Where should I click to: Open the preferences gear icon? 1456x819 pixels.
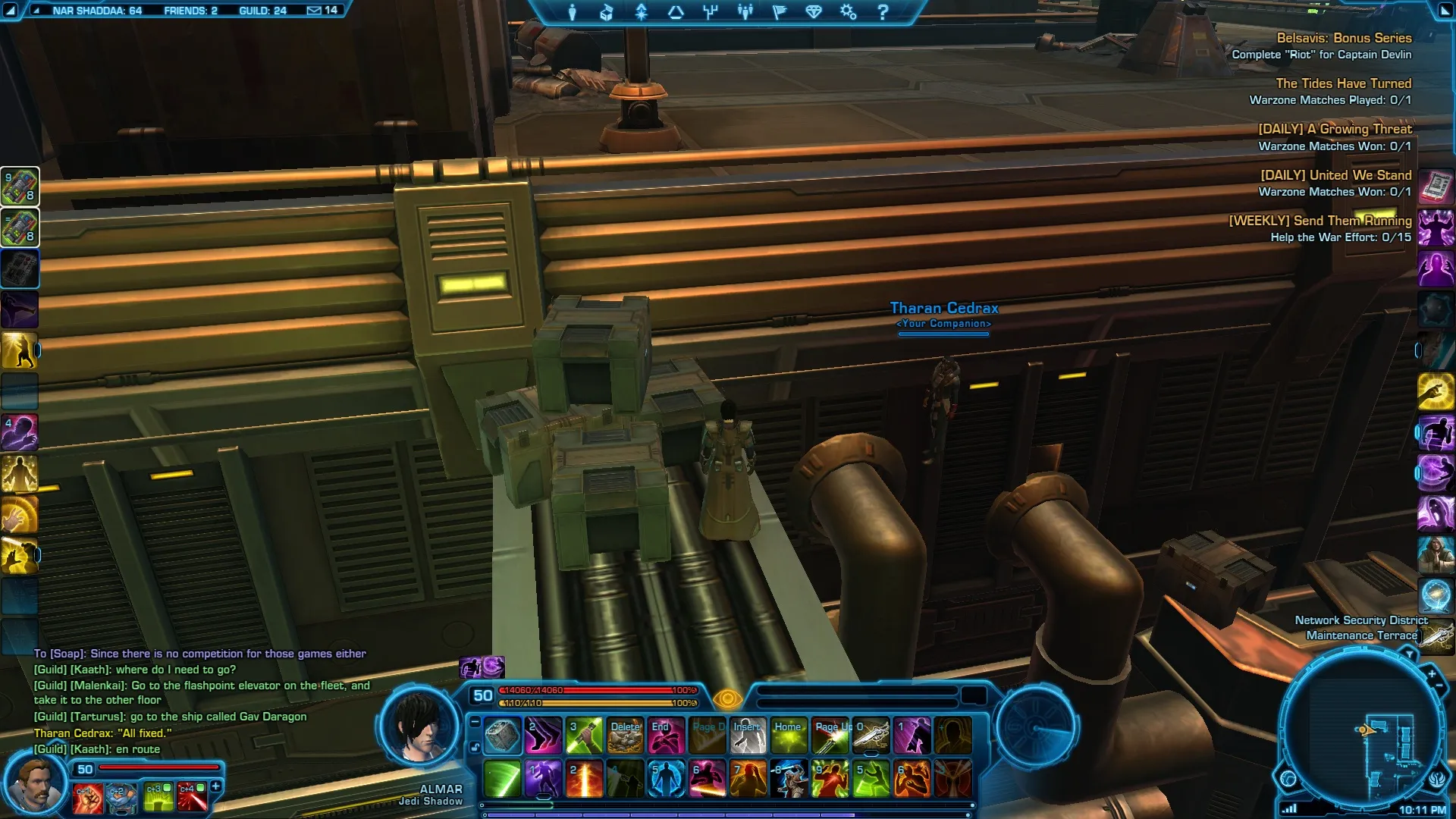point(848,12)
